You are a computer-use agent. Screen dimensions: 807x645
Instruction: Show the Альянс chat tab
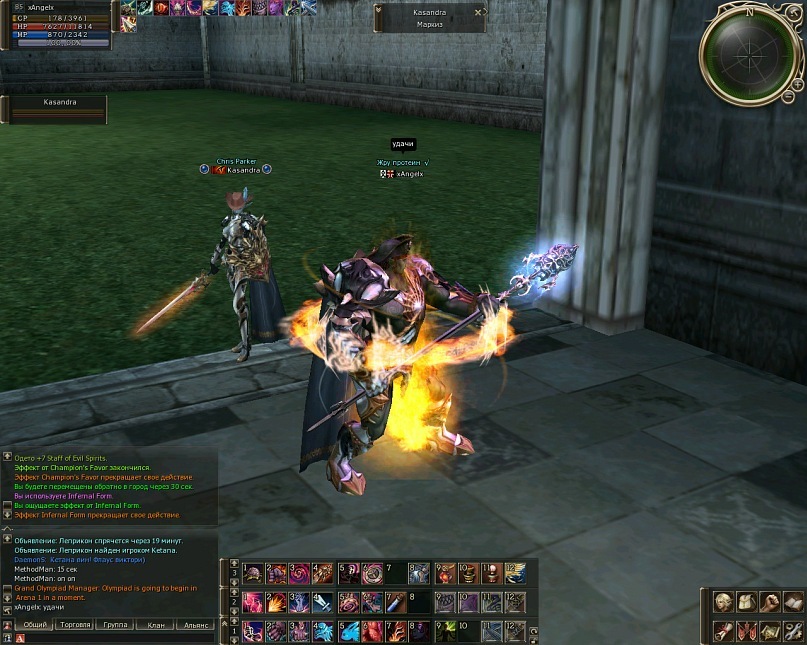[x=196, y=625]
